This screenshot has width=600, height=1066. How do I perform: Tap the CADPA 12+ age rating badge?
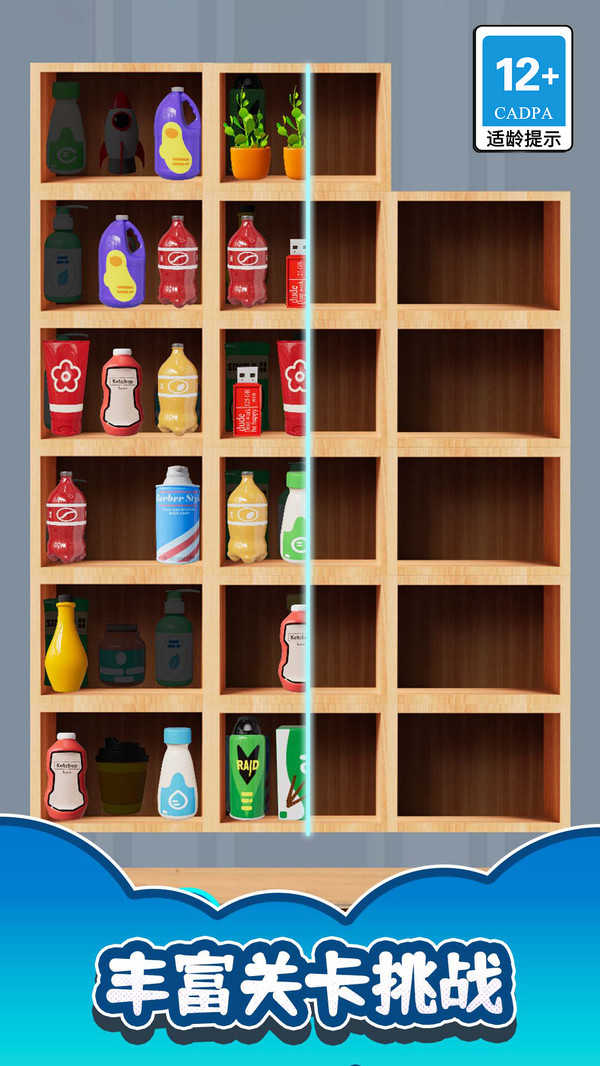coord(523,89)
